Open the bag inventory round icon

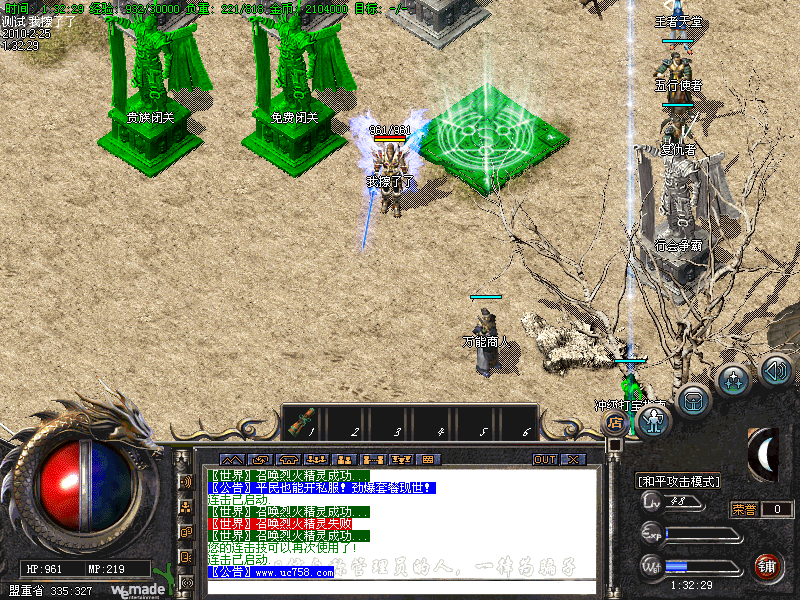click(x=692, y=401)
